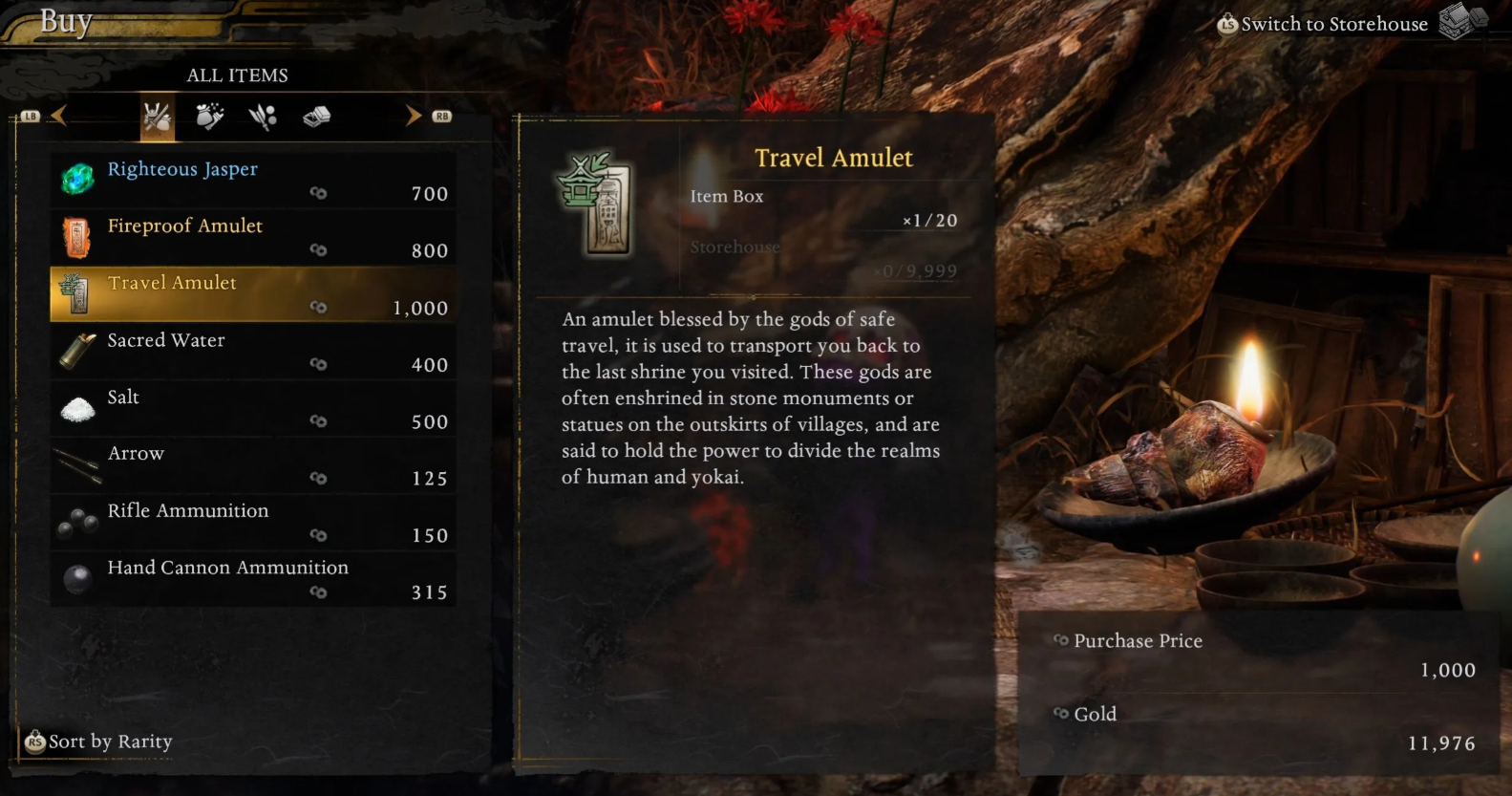The width and height of the screenshot is (1512, 796).
Task: Click the right category arrow
Action: 413,117
